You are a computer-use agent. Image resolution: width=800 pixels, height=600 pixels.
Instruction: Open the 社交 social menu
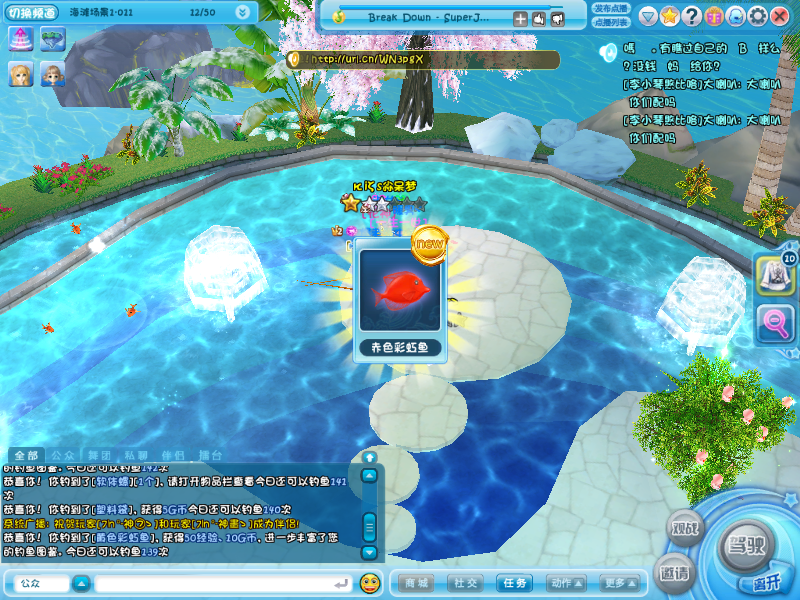(x=466, y=583)
